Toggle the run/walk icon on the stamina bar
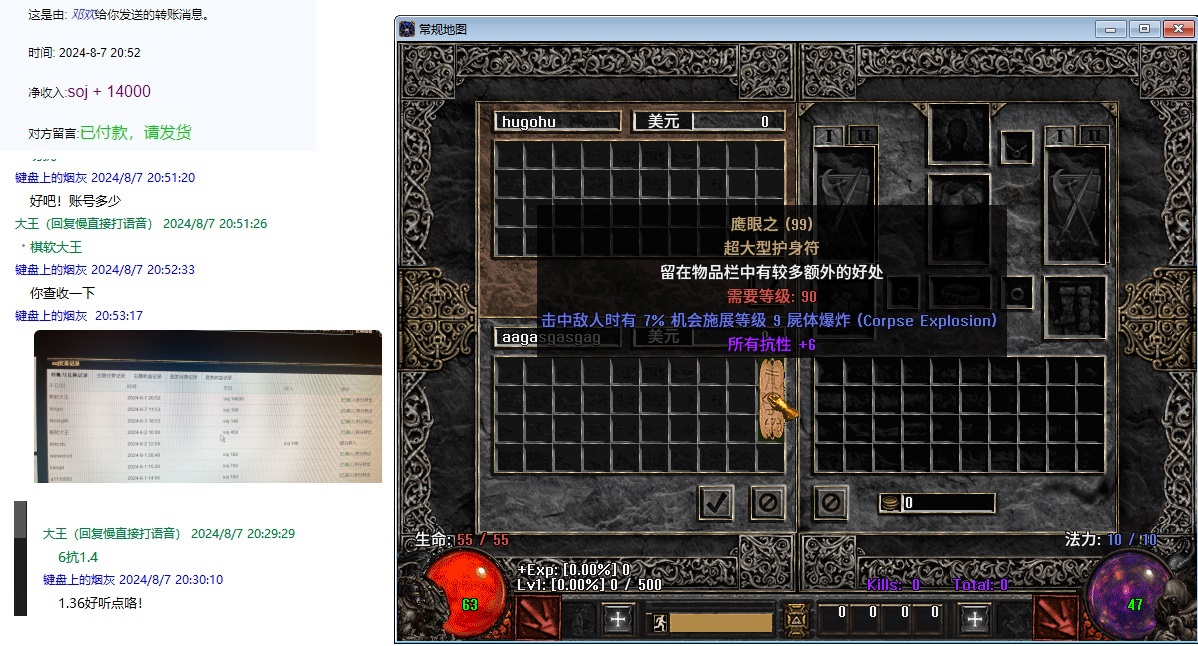Image resolution: width=1198 pixels, height=646 pixels. click(x=660, y=622)
